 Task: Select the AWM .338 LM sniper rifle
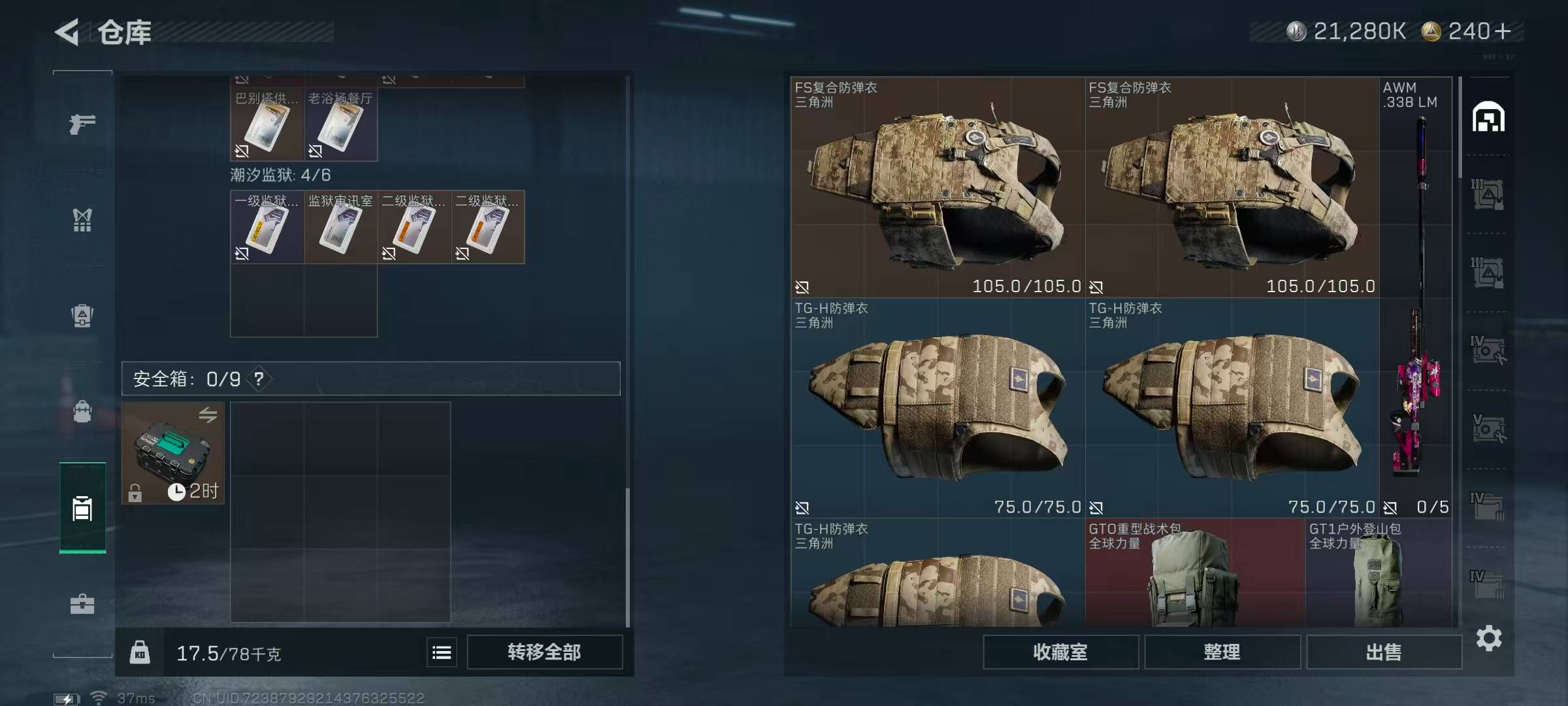(x=1415, y=294)
